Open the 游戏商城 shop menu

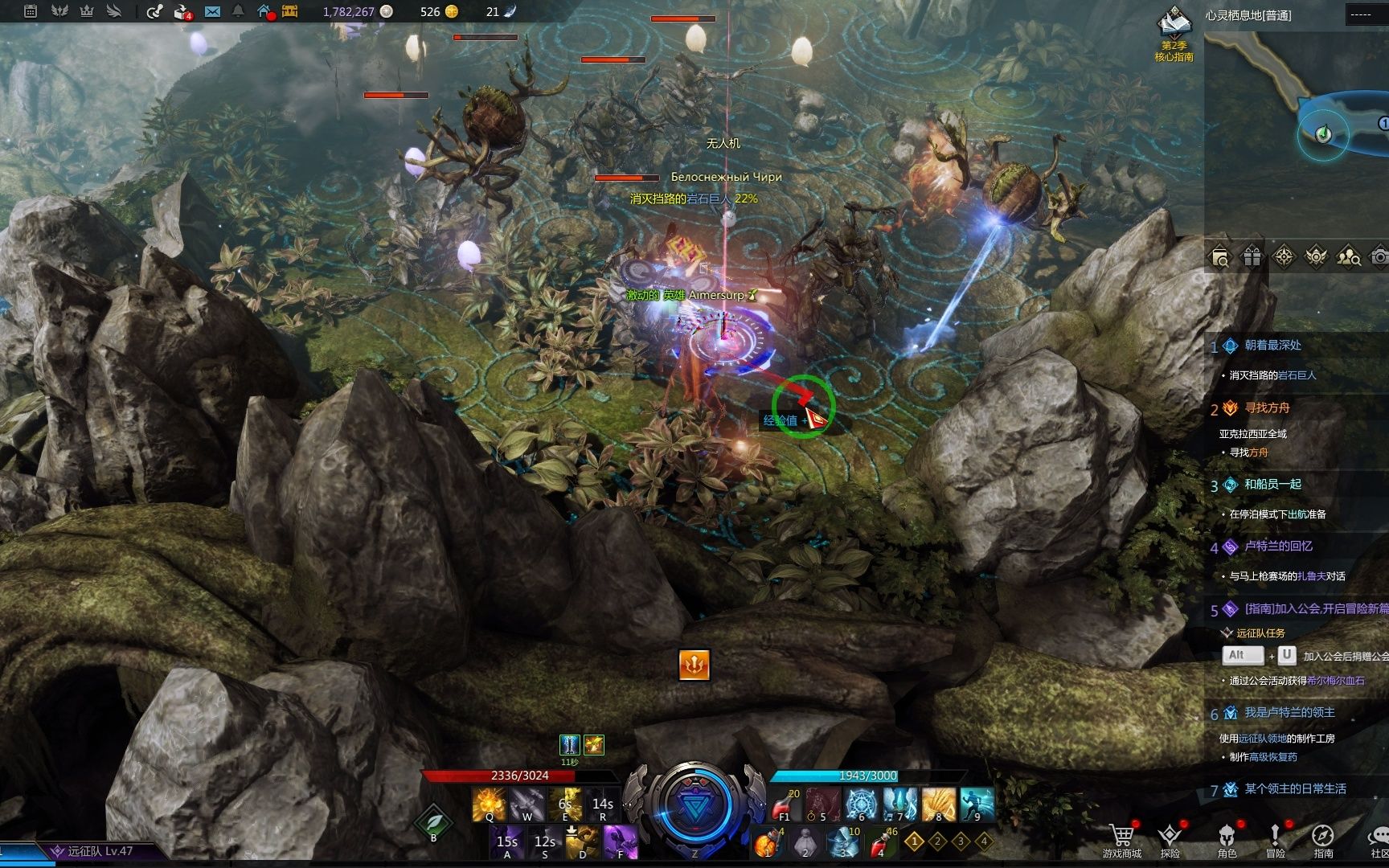coord(1121,840)
